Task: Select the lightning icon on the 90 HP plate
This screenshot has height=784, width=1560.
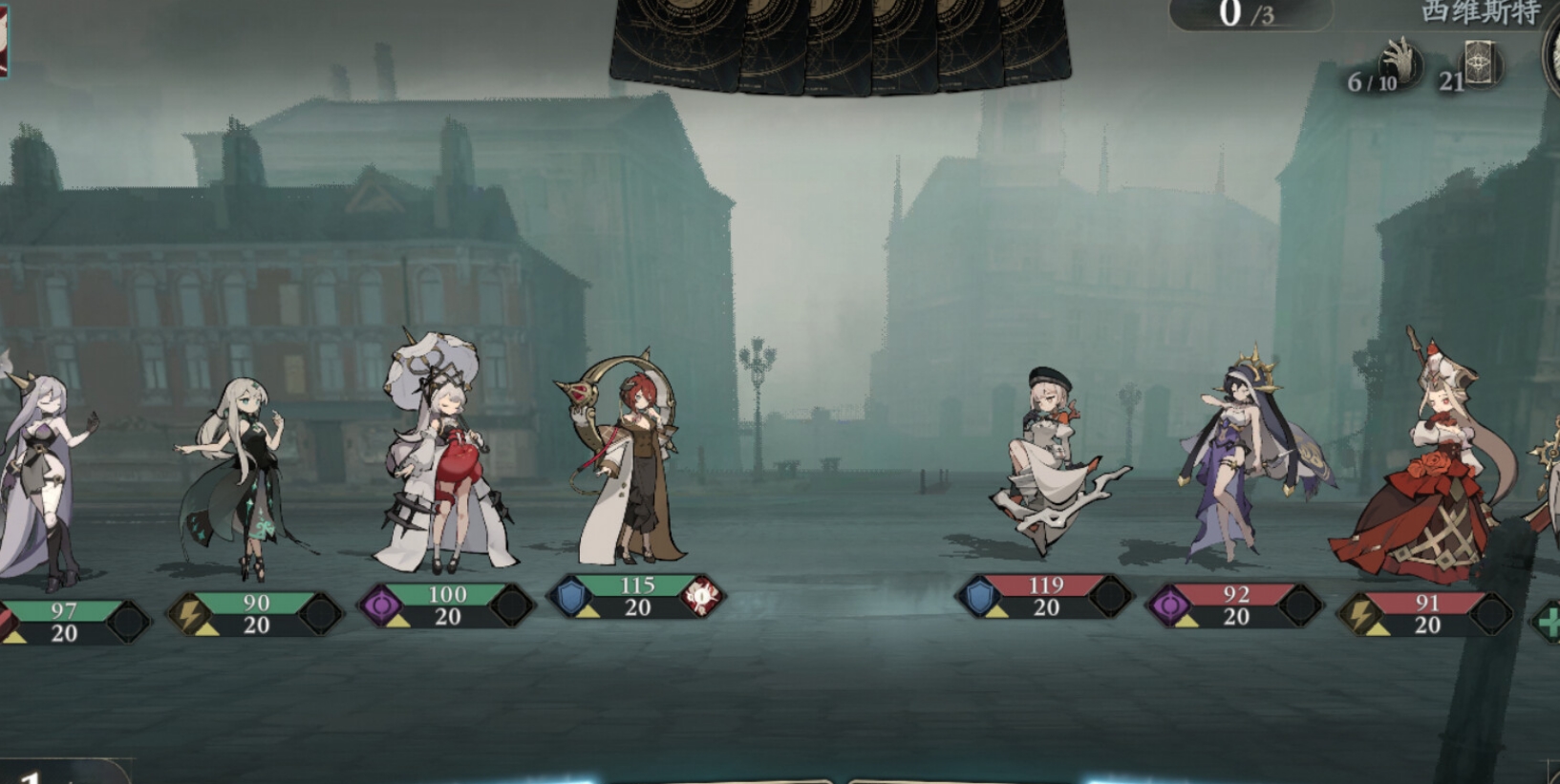Action: click(190, 613)
